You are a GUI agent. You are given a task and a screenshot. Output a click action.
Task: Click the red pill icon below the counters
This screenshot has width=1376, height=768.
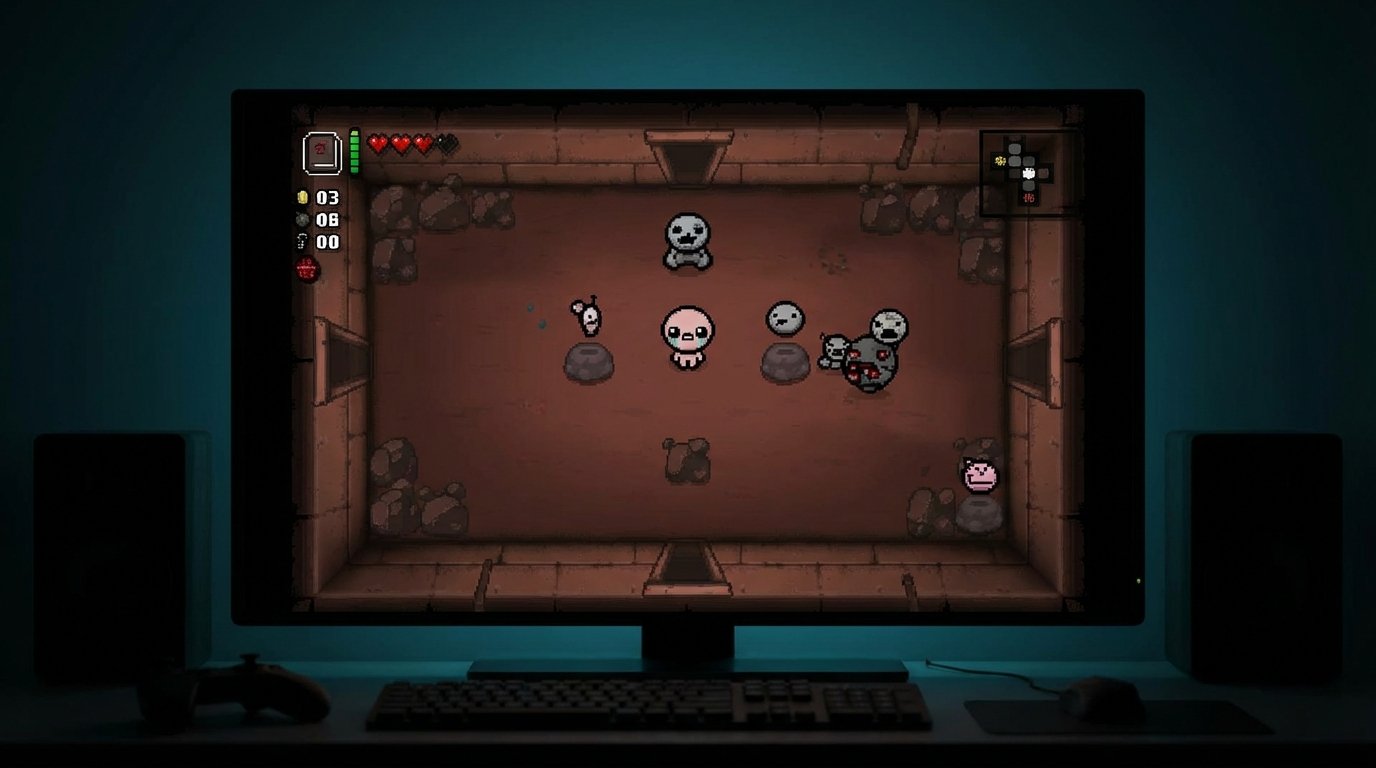(305, 268)
